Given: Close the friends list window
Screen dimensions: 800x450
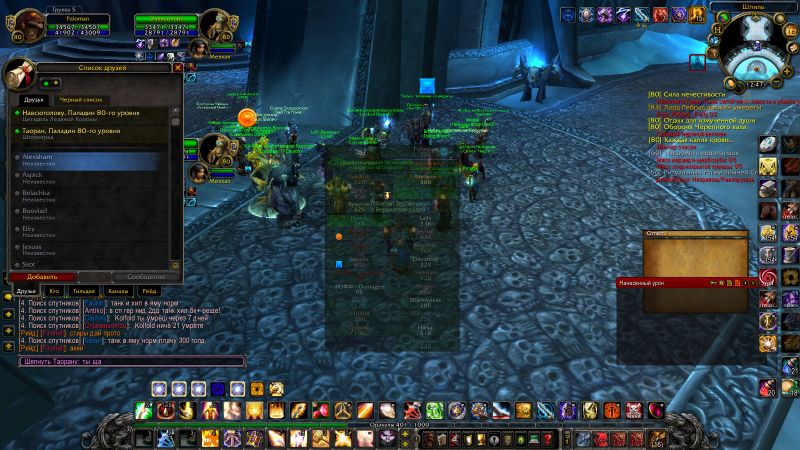Looking at the screenshot, I should [178, 68].
